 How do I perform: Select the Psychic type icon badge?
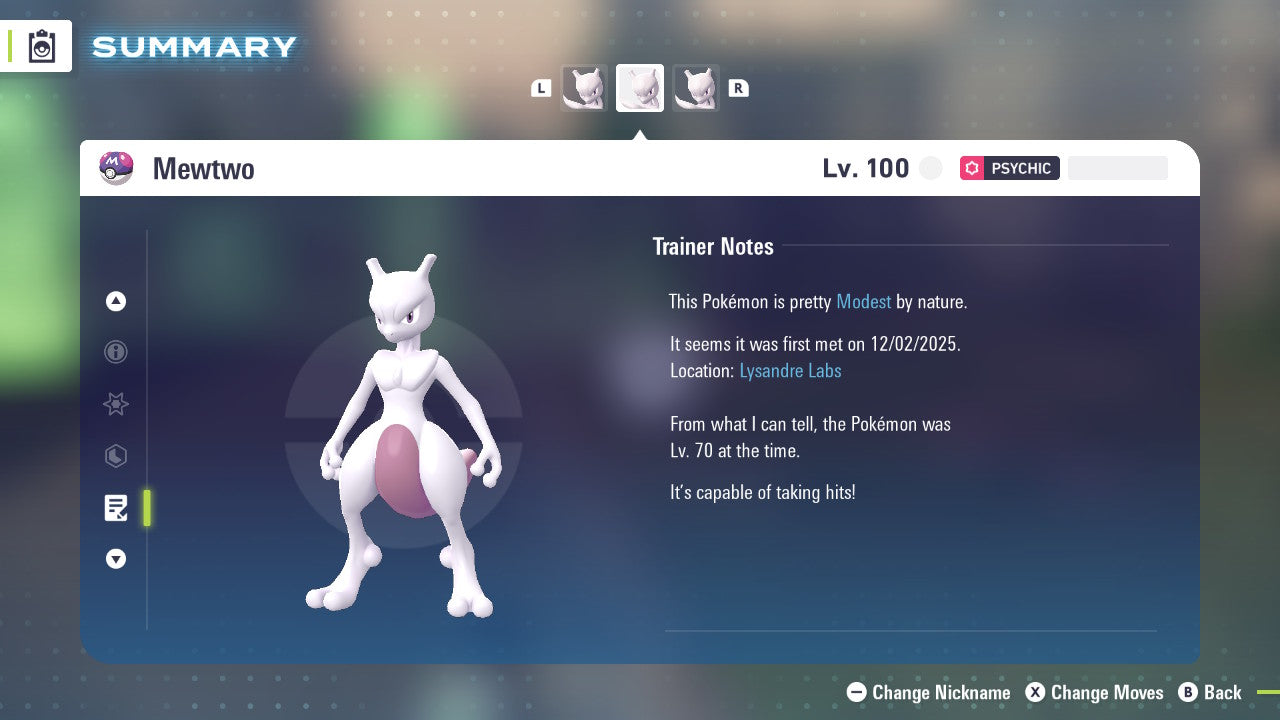[x=971, y=168]
